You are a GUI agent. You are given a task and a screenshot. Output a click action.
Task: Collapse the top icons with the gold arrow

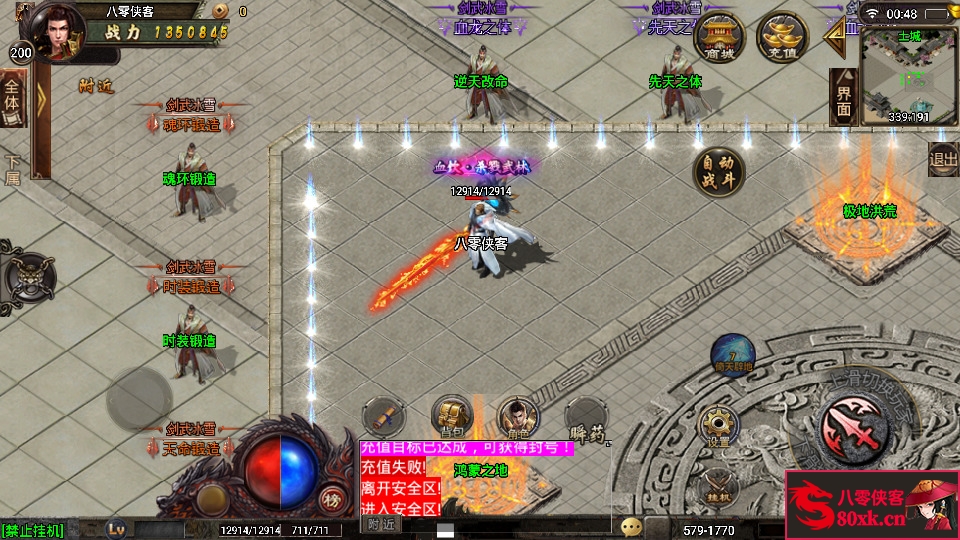coord(834,37)
